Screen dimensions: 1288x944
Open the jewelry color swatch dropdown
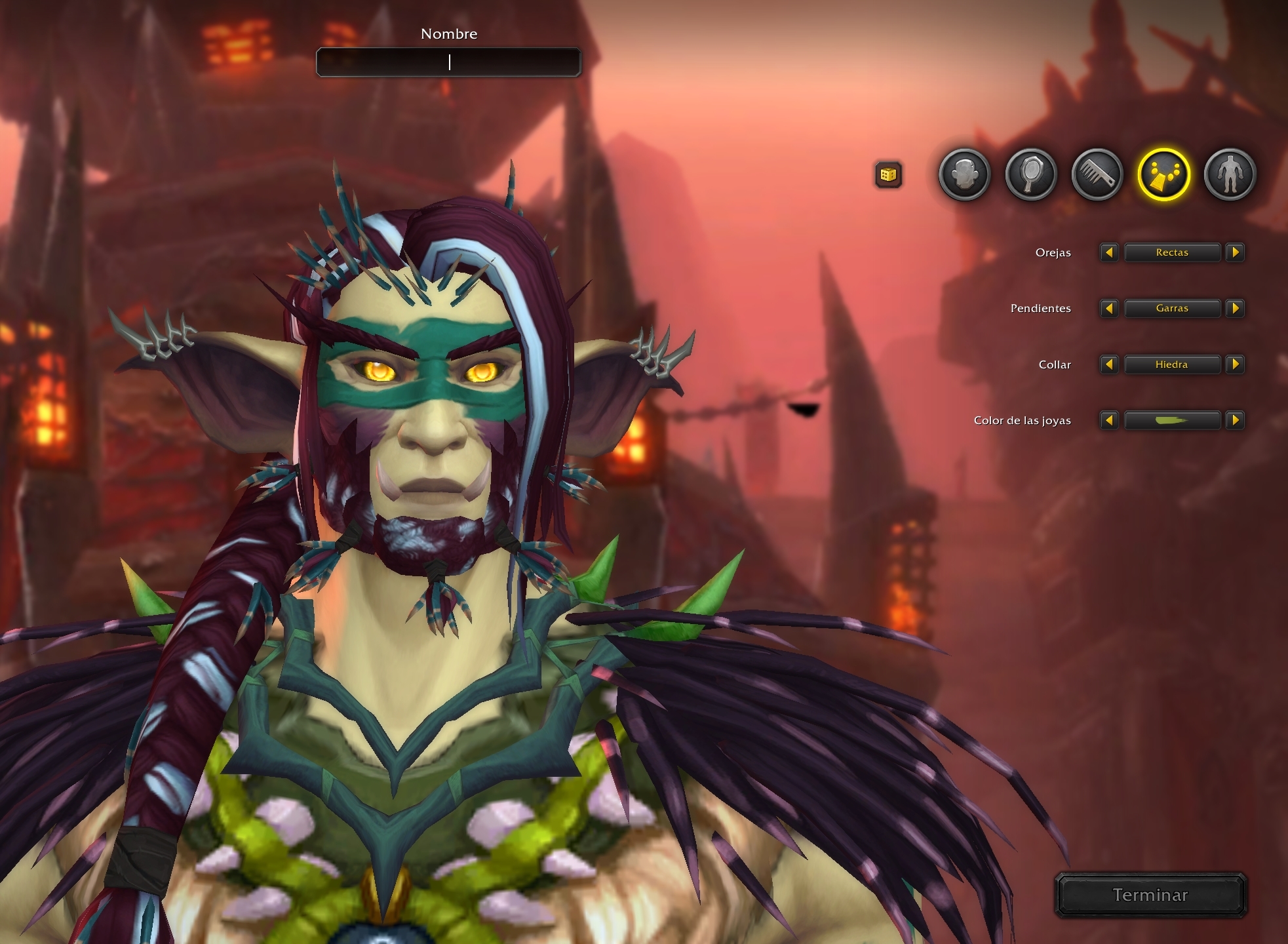[x=1172, y=420]
